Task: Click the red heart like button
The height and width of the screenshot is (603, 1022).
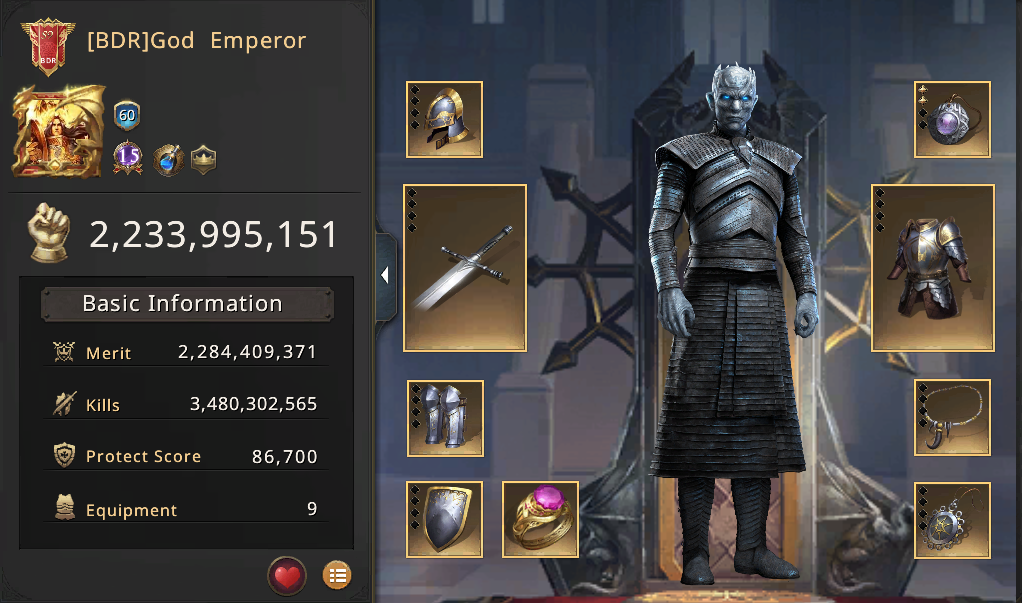Action: point(287,576)
